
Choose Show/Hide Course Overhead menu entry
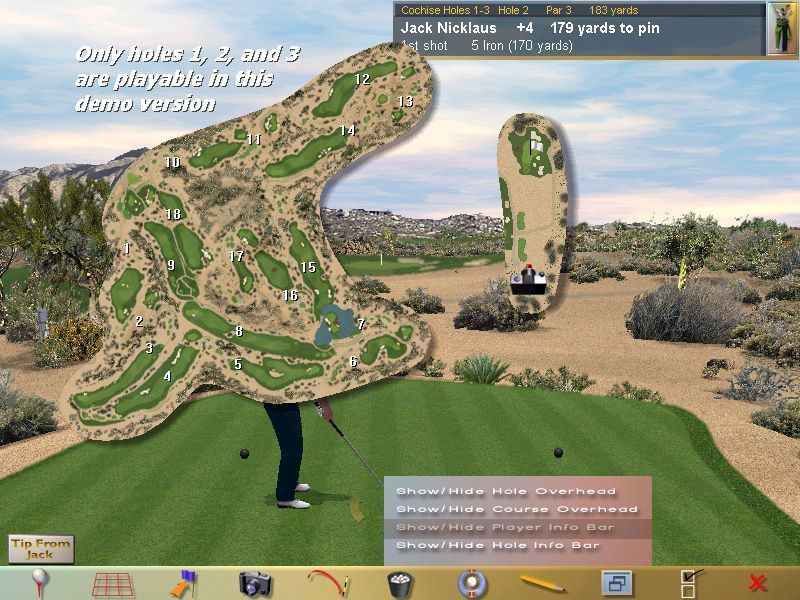516,509
